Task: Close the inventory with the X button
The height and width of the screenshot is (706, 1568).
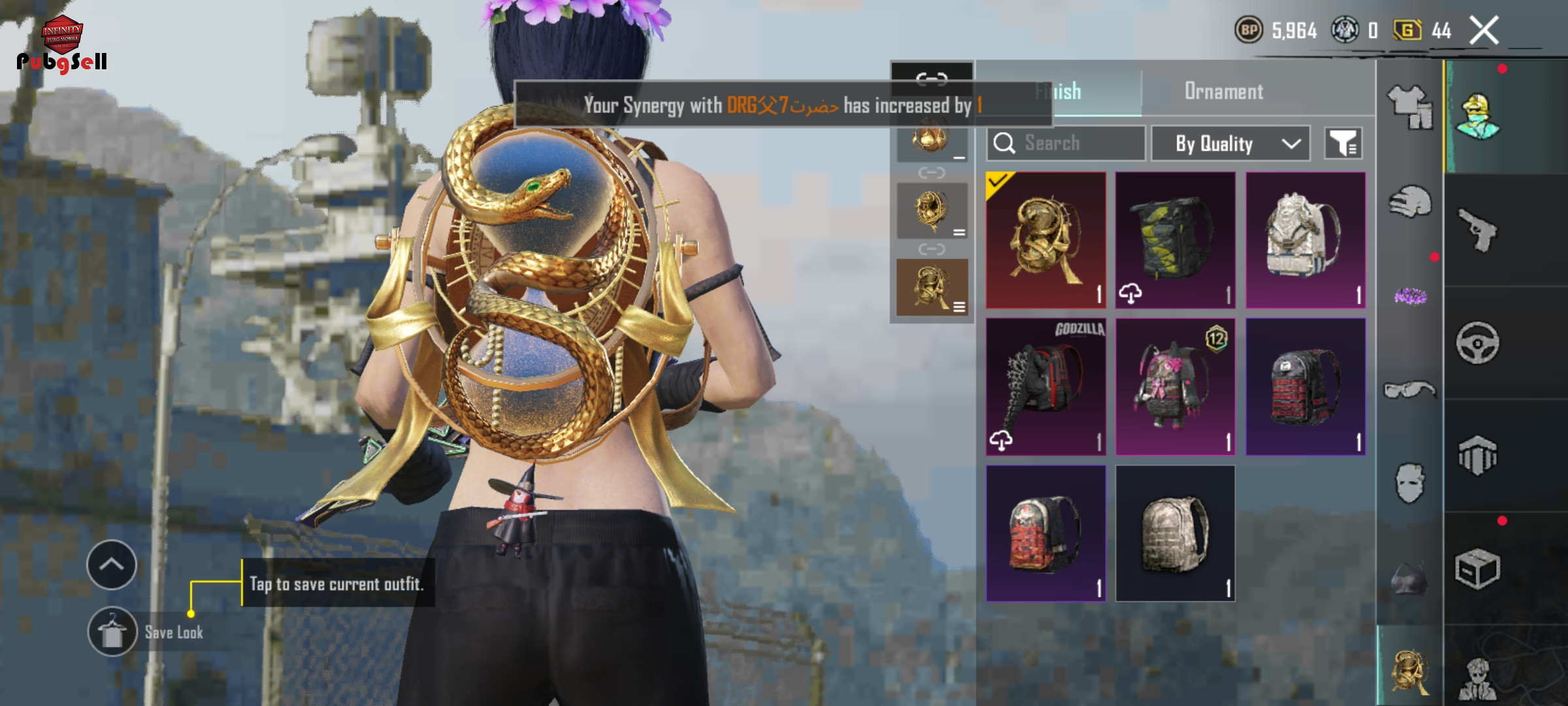Action: click(1484, 31)
